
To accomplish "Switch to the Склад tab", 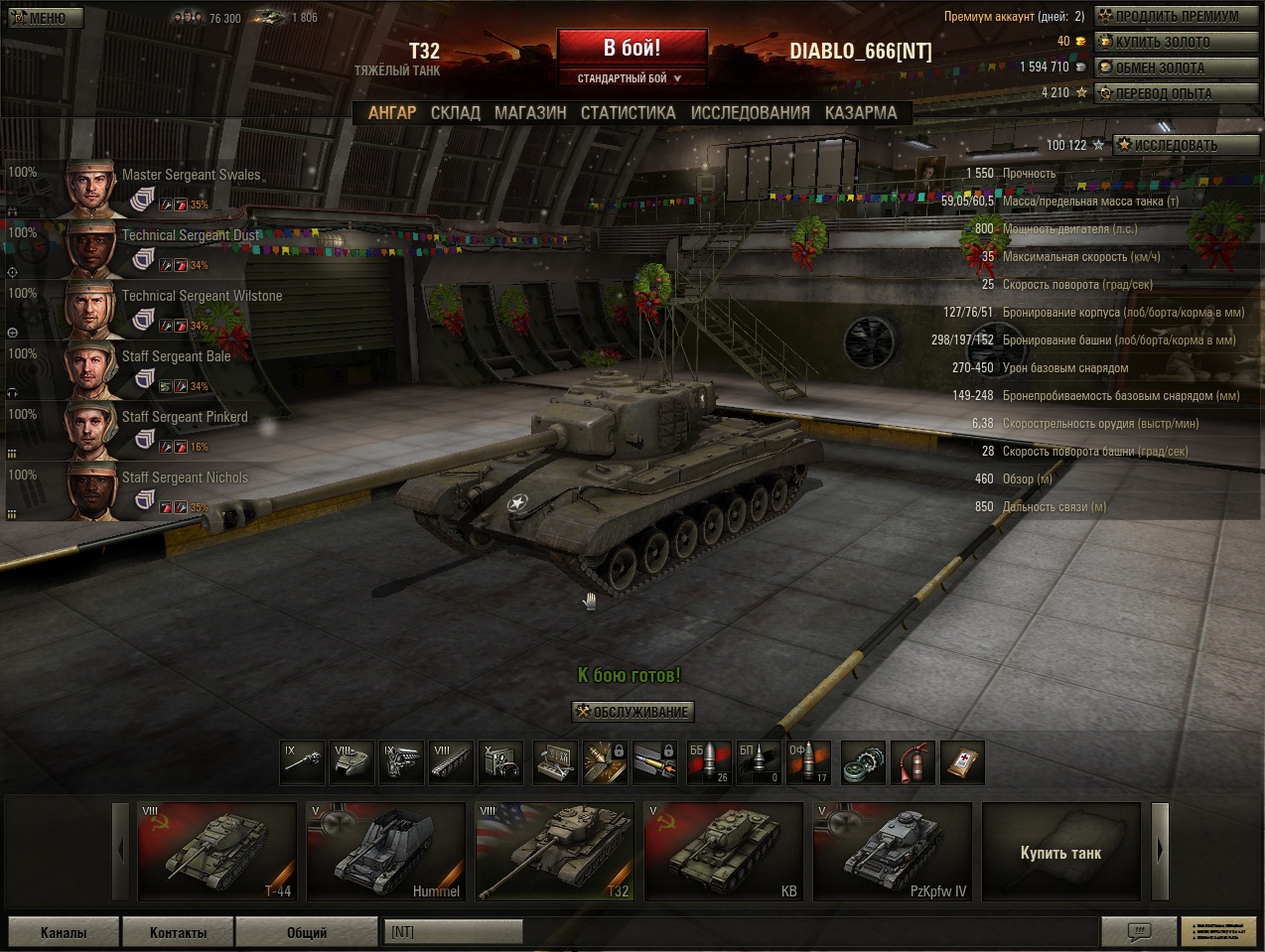I will (455, 113).
